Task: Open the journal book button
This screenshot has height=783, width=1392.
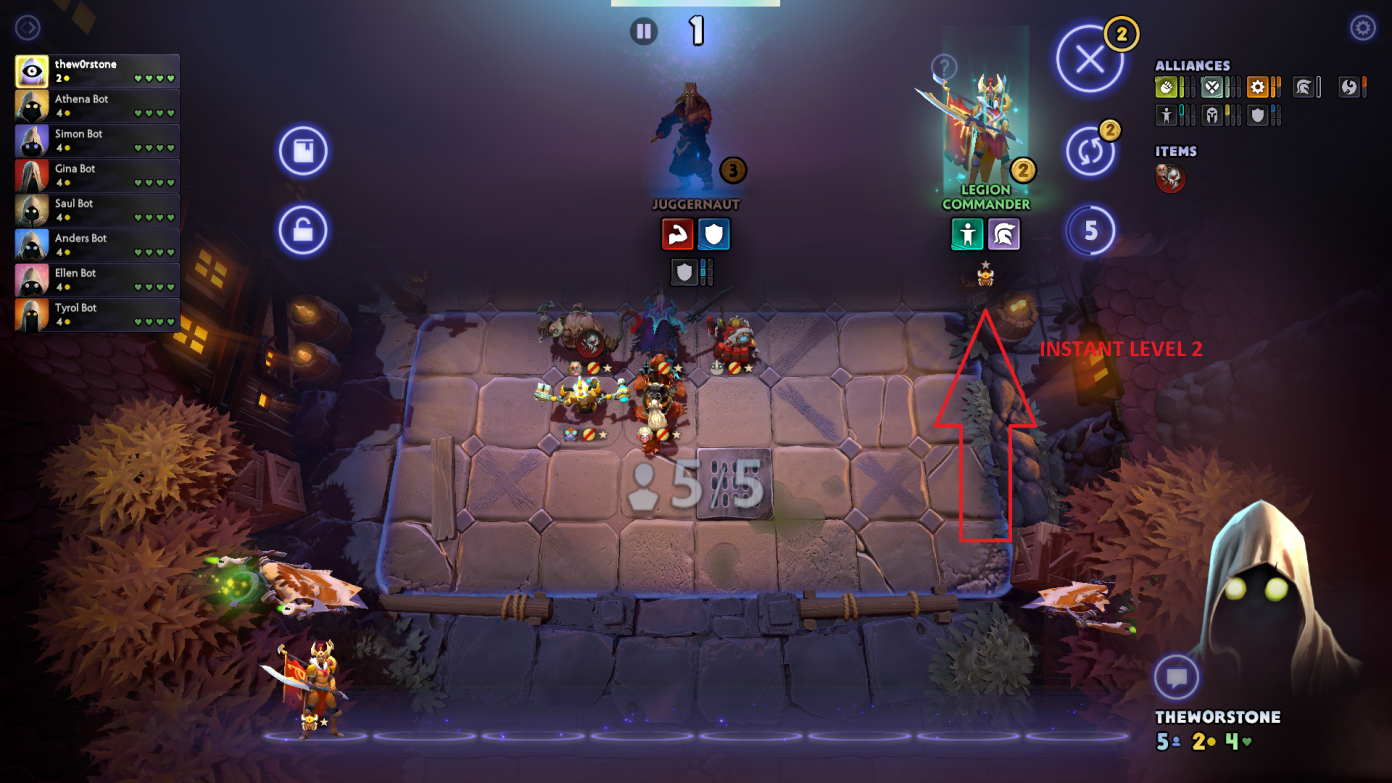Action: [303, 152]
